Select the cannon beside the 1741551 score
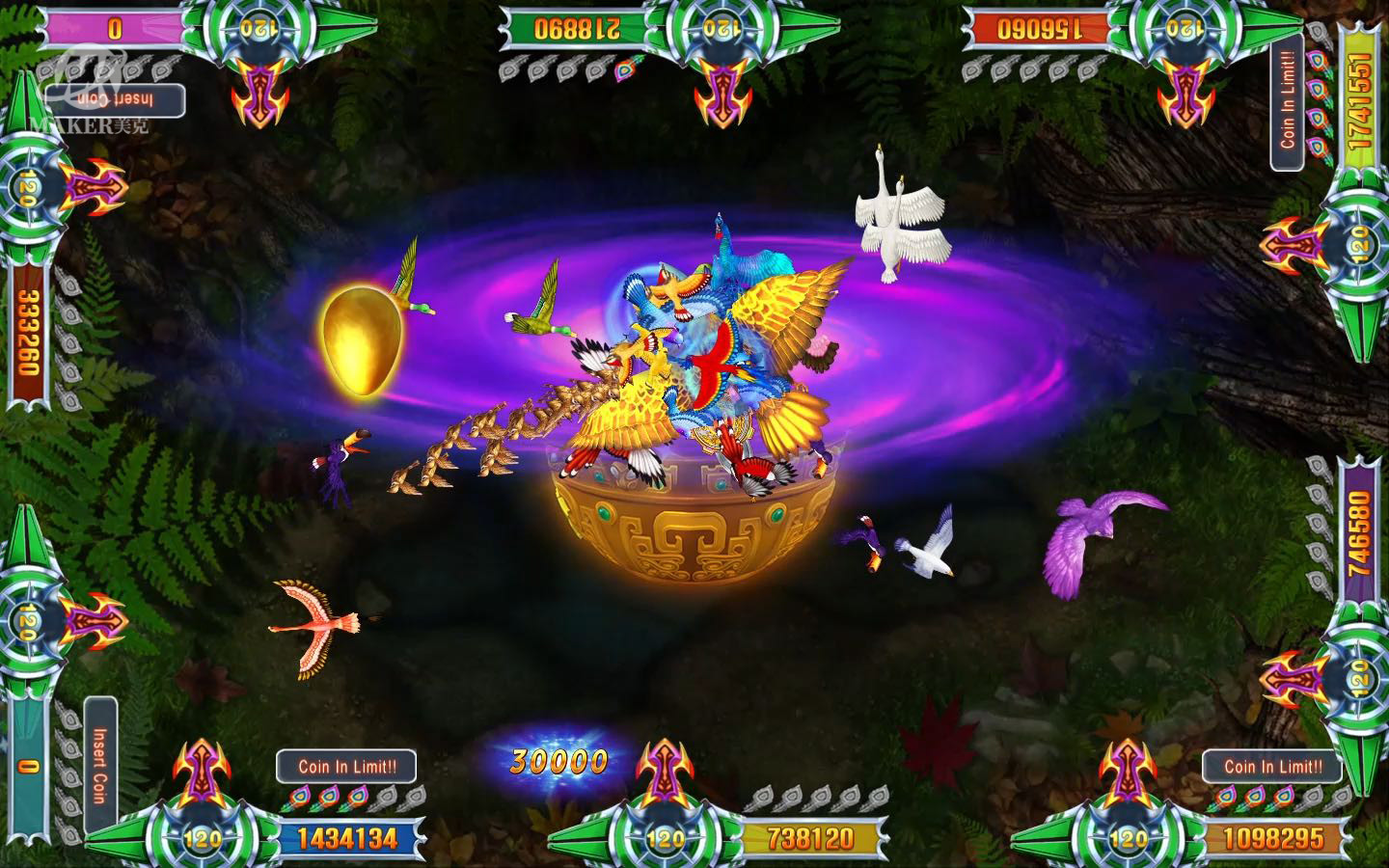Viewport: 1389px width, 868px height. (x=1294, y=245)
